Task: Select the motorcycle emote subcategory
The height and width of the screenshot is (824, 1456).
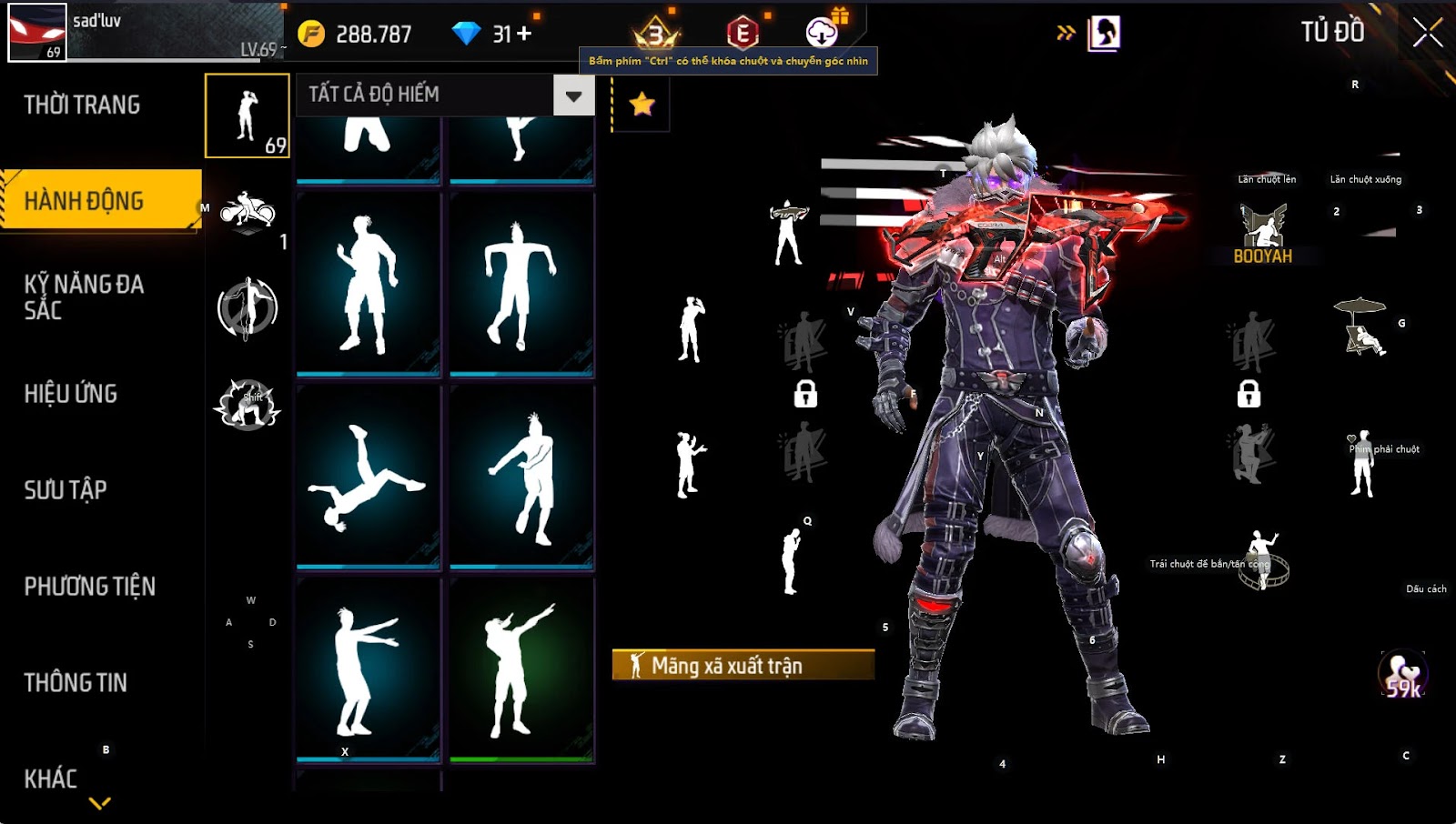Action: coord(248,214)
